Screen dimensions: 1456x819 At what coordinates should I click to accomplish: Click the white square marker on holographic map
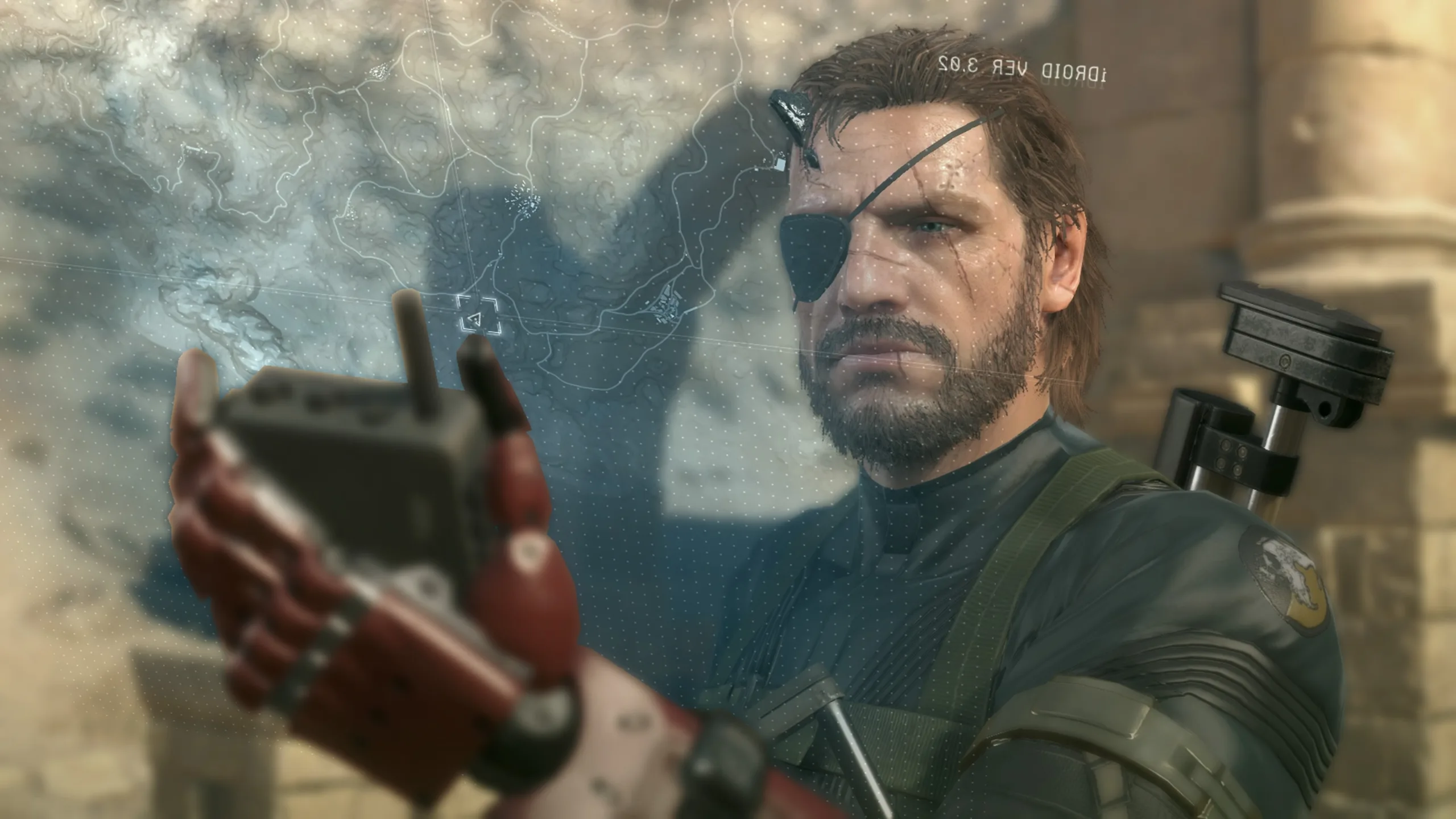[780, 164]
